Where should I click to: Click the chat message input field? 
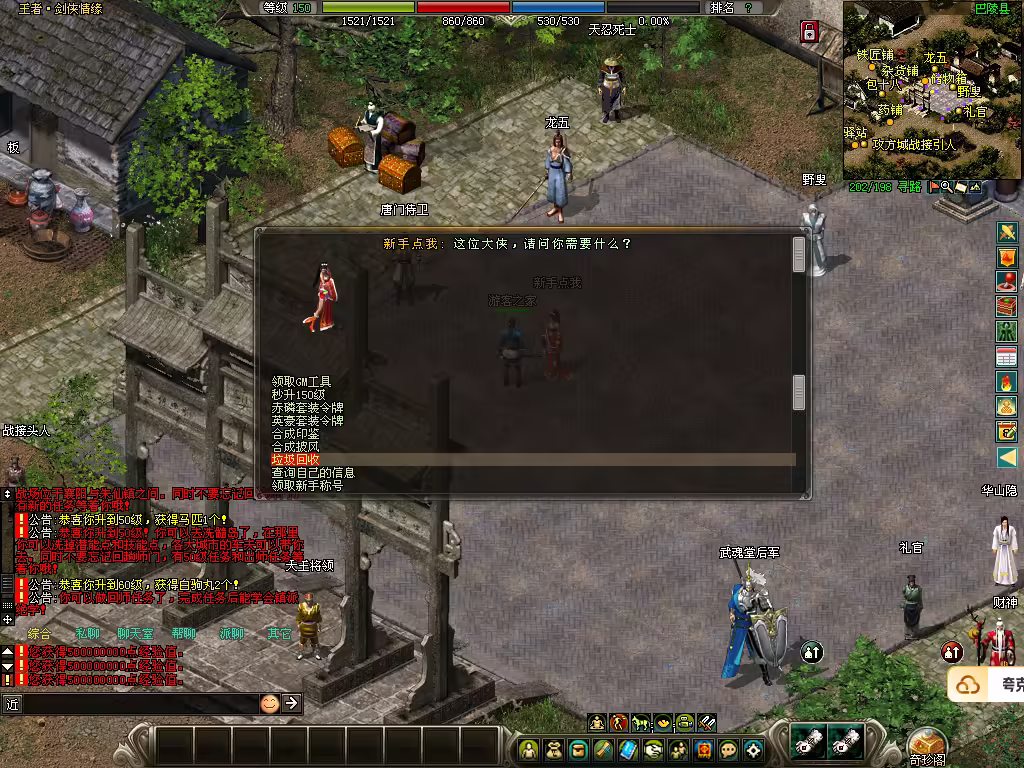[135, 703]
